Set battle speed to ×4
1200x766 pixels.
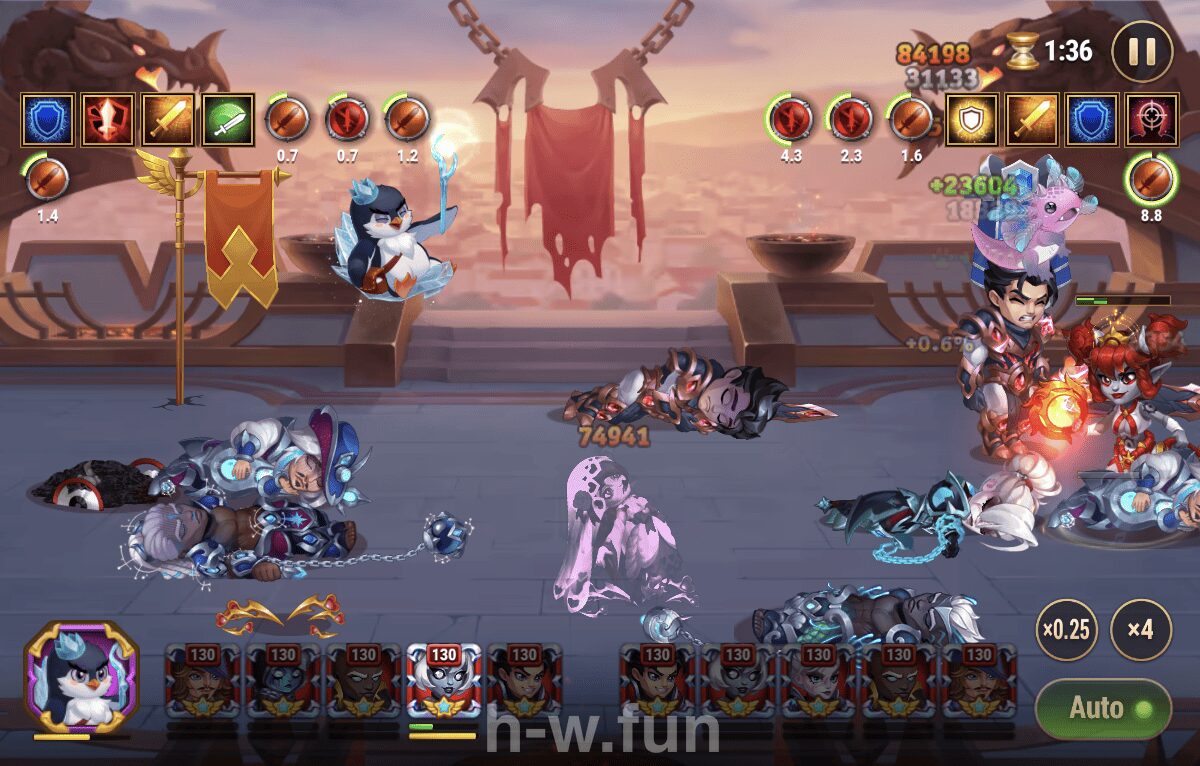click(x=1141, y=631)
